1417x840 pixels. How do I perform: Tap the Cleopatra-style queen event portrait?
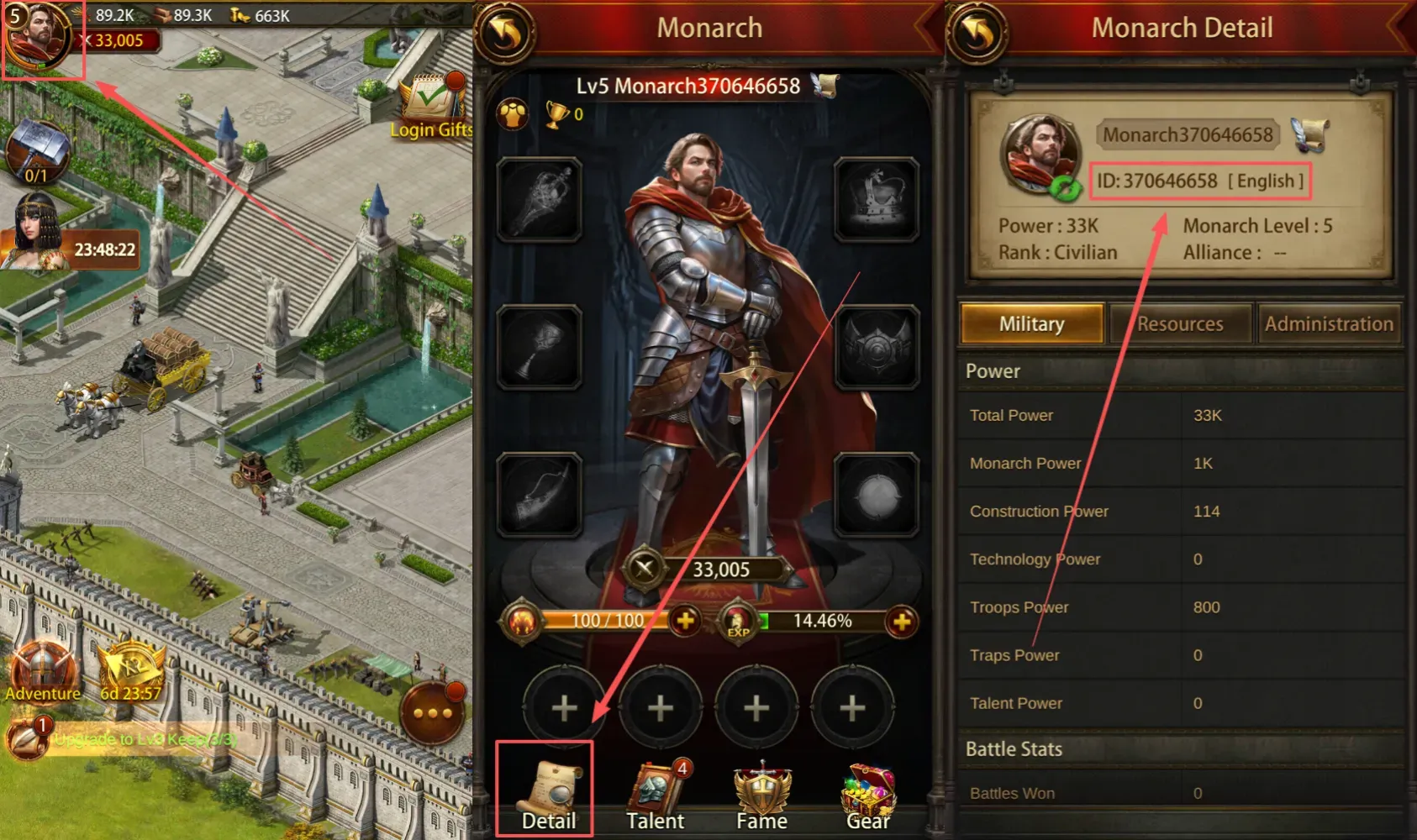(x=35, y=231)
